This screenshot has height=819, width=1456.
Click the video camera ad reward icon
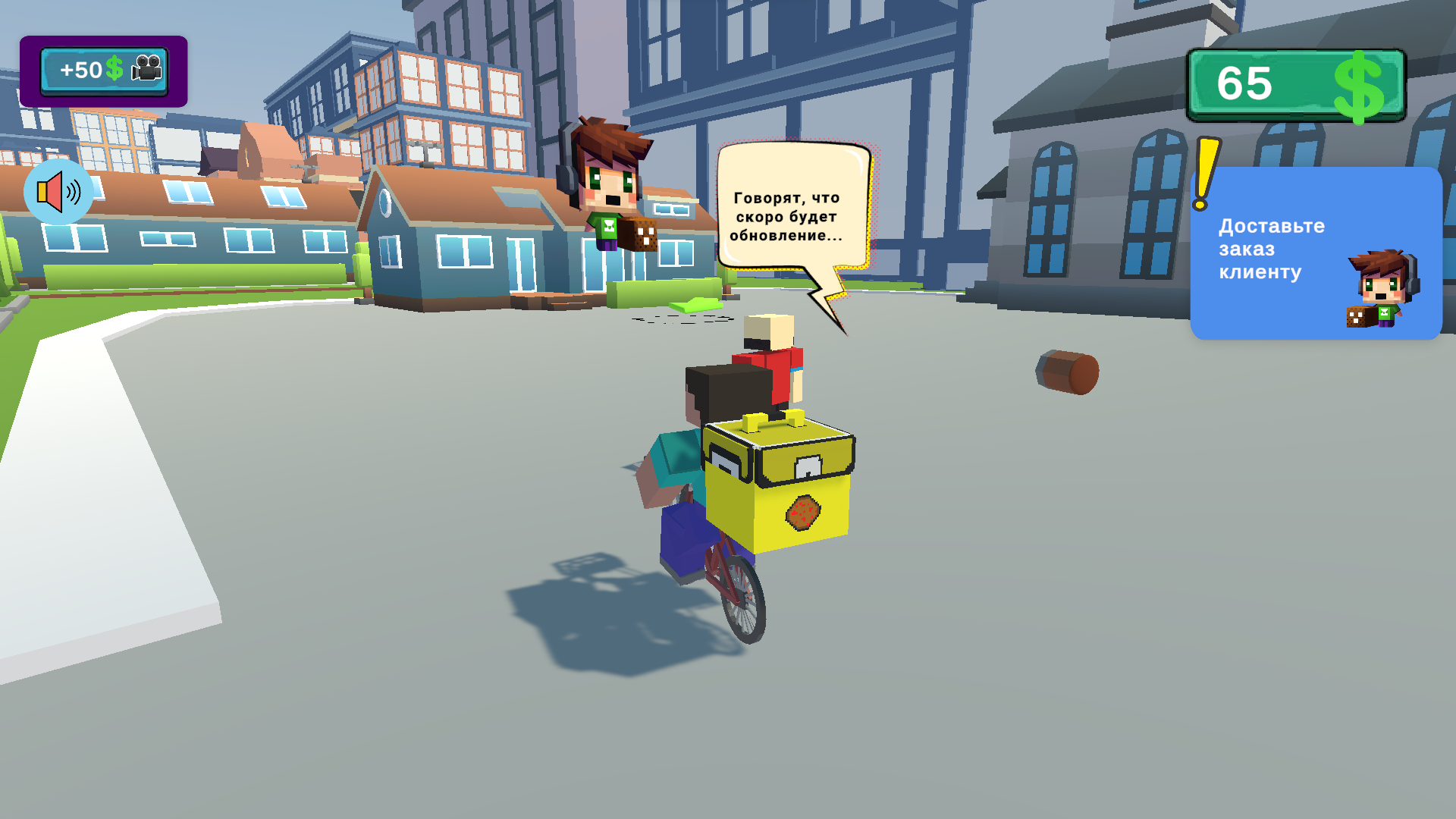click(146, 69)
